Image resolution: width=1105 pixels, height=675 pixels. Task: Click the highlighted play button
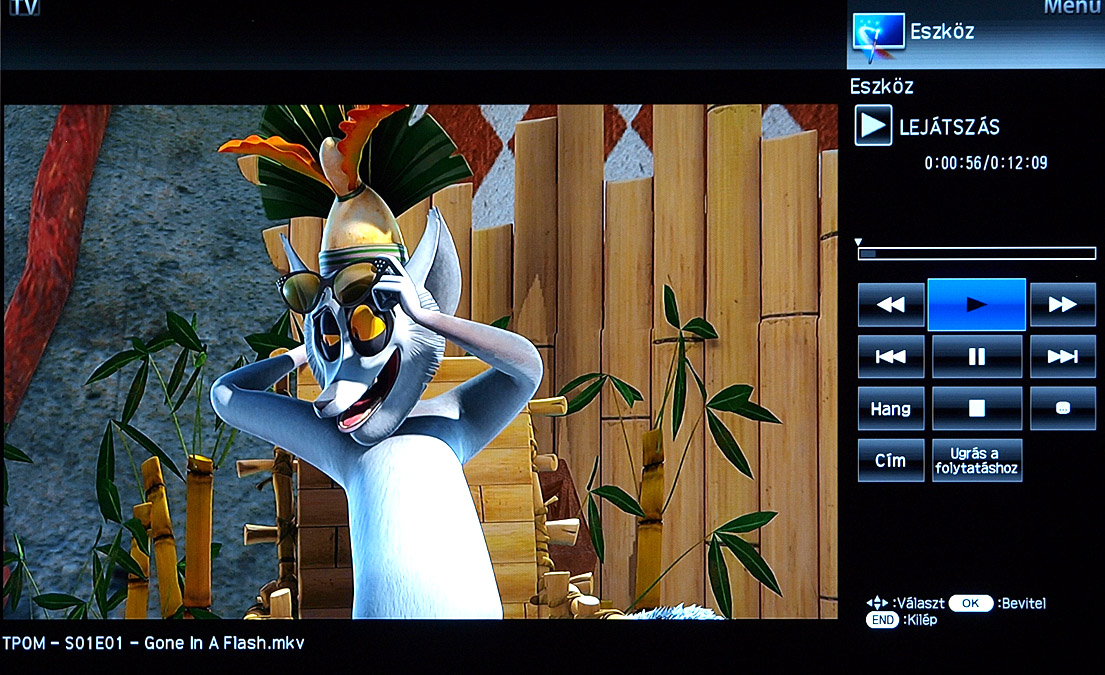click(976, 305)
